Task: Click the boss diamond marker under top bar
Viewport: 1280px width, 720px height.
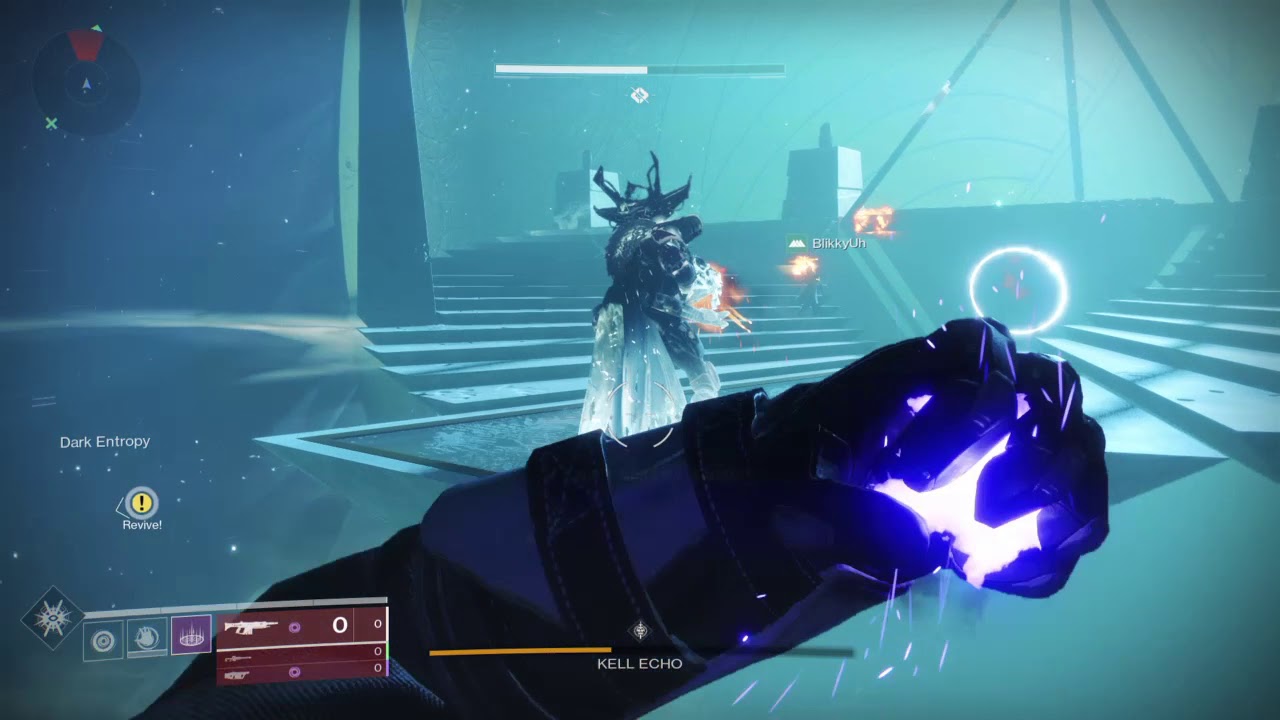Action: [640, 95]
